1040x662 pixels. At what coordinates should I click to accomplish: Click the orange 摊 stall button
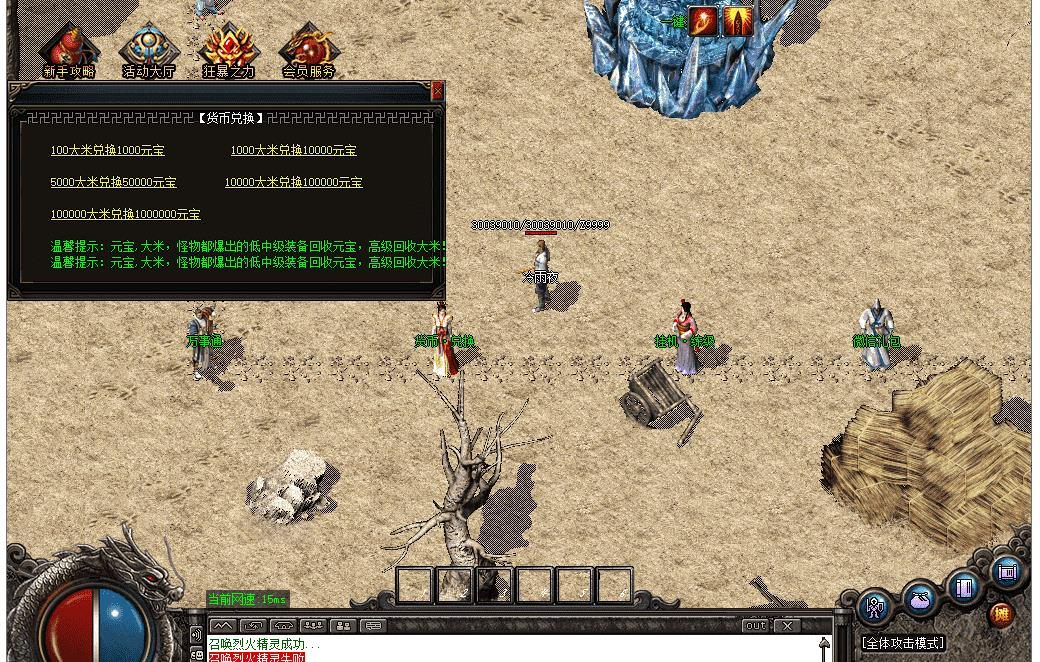click(x=1001, y=614)
